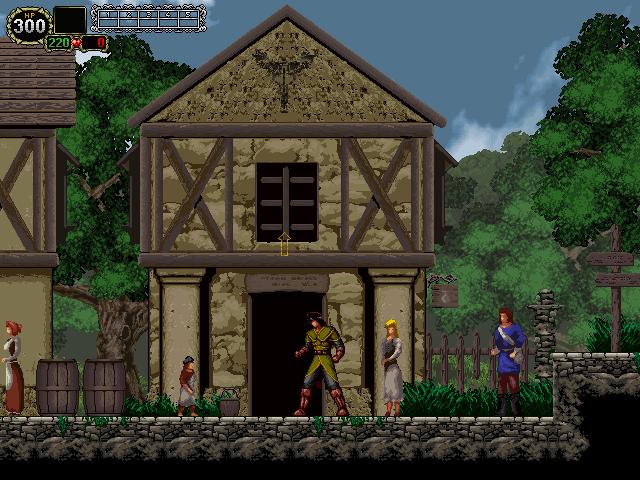This screenshot has height=480, width=640.
Task: Choose item slot number 2
Action: [x=129, y=17]
